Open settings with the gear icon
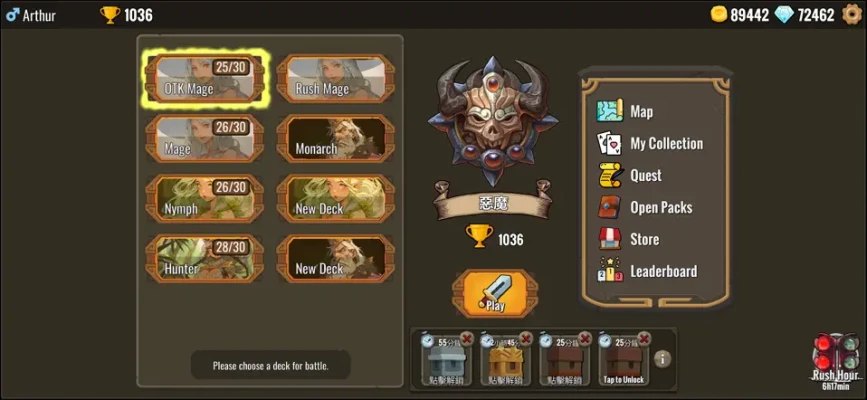867x400 pixels. pos(851,15)
